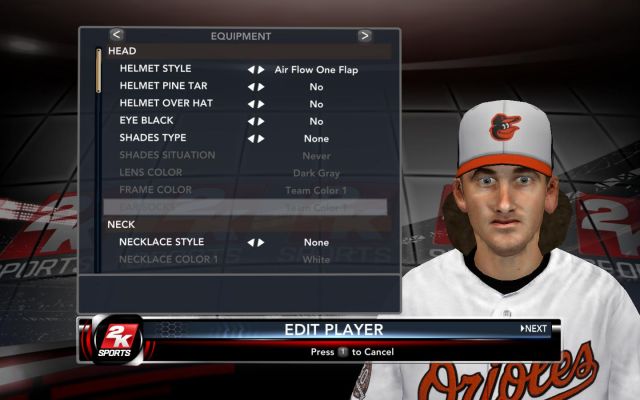Go to the next Equipment category arrow

(364, 35)
